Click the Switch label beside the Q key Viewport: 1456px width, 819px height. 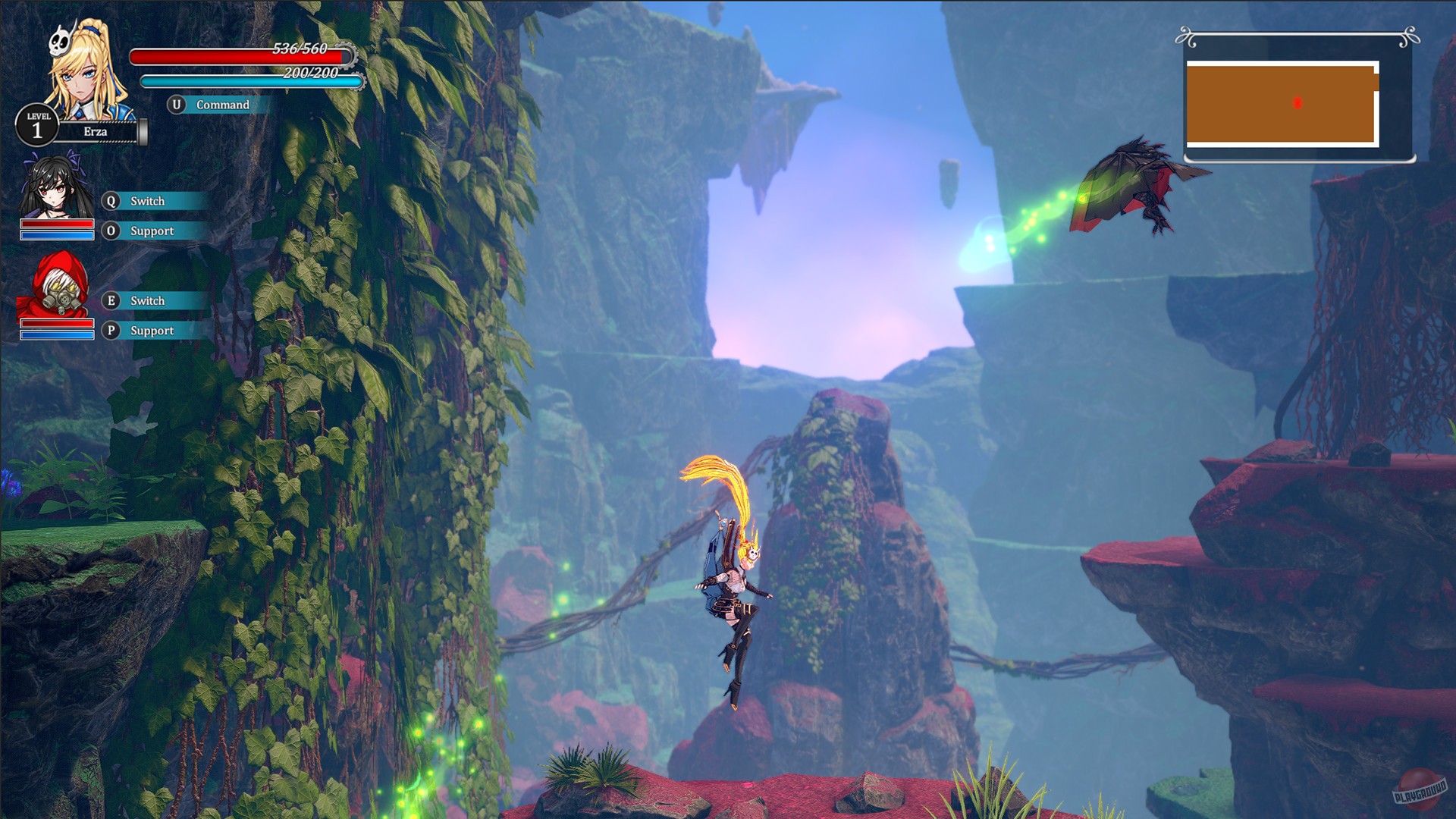[147, 201]
